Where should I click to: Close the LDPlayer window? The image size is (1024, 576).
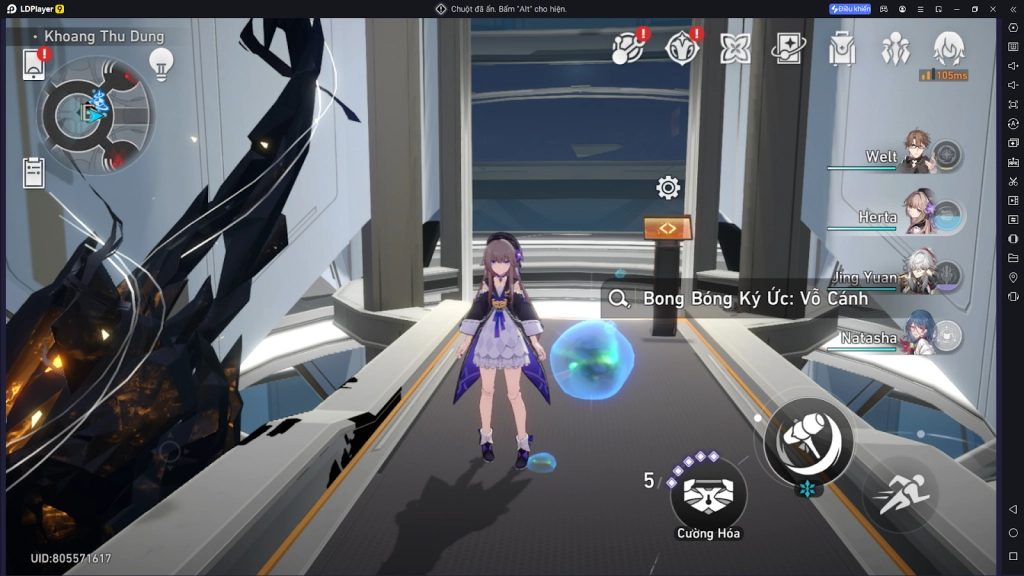pyautogui.click(x=993, y=9)
